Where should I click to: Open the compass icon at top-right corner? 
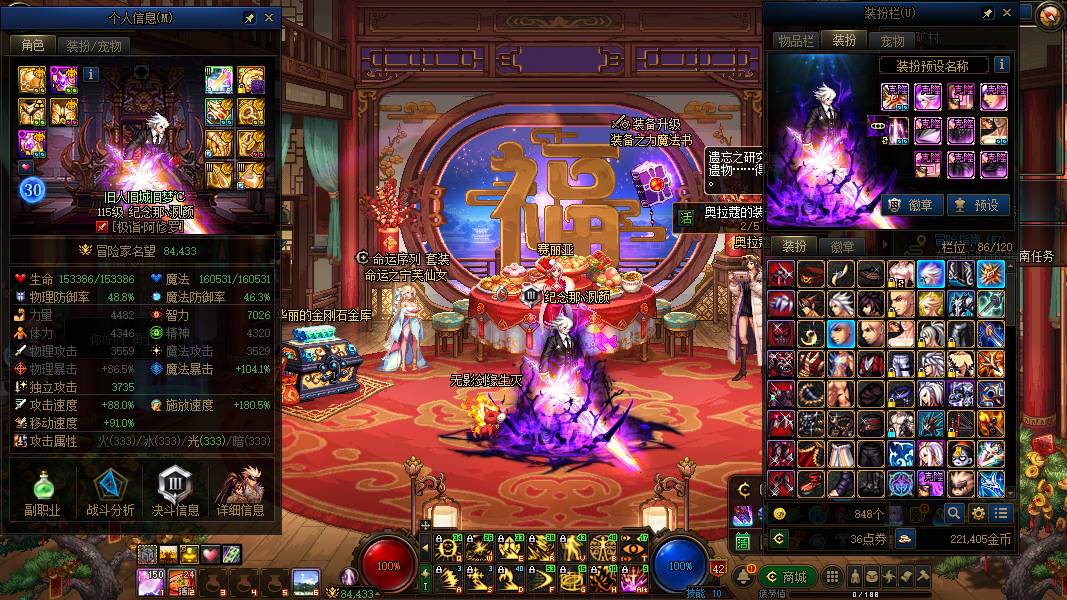[x=1048, y=15]
